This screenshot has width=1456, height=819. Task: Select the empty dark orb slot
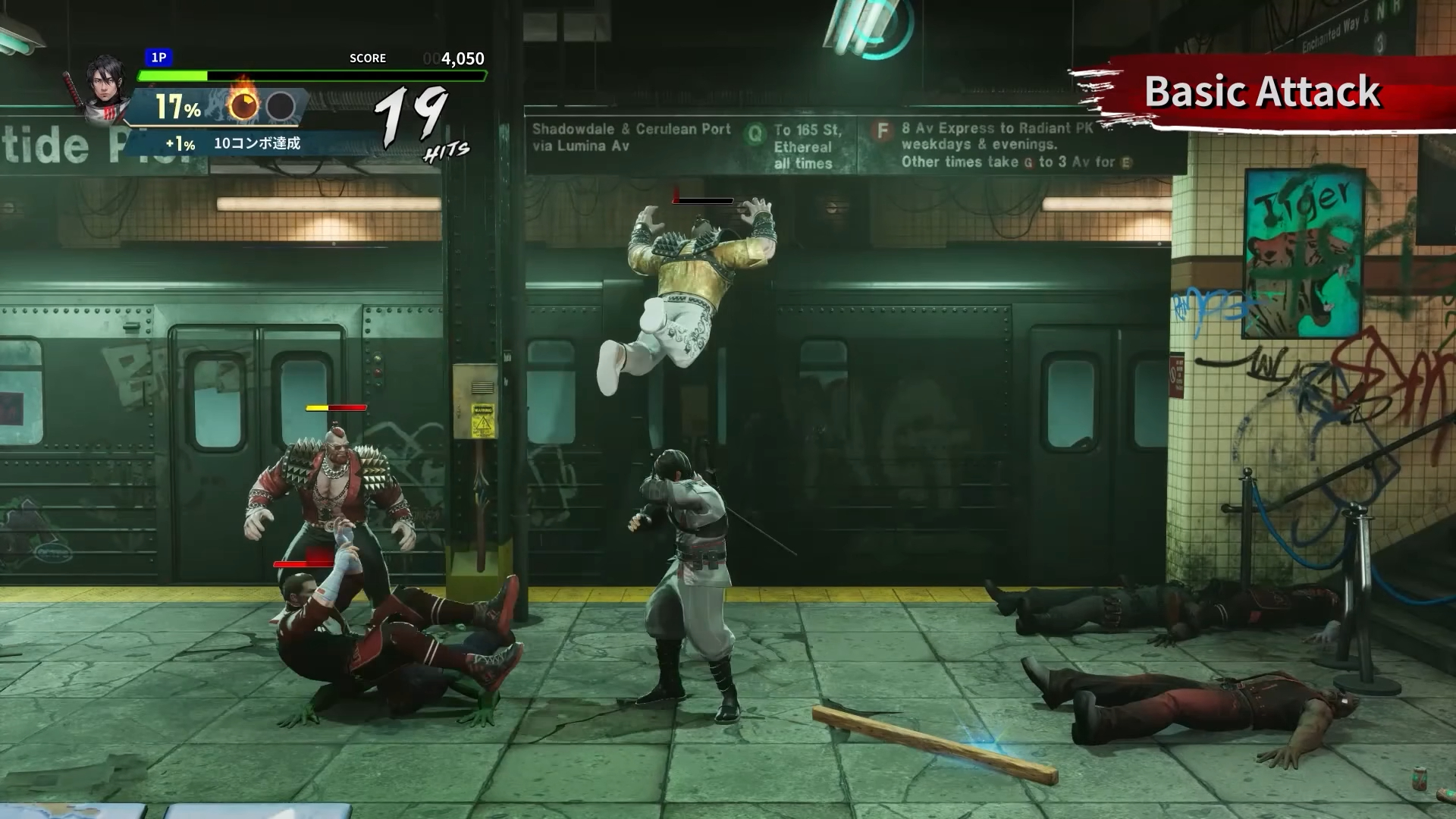[x=281, y=107]
